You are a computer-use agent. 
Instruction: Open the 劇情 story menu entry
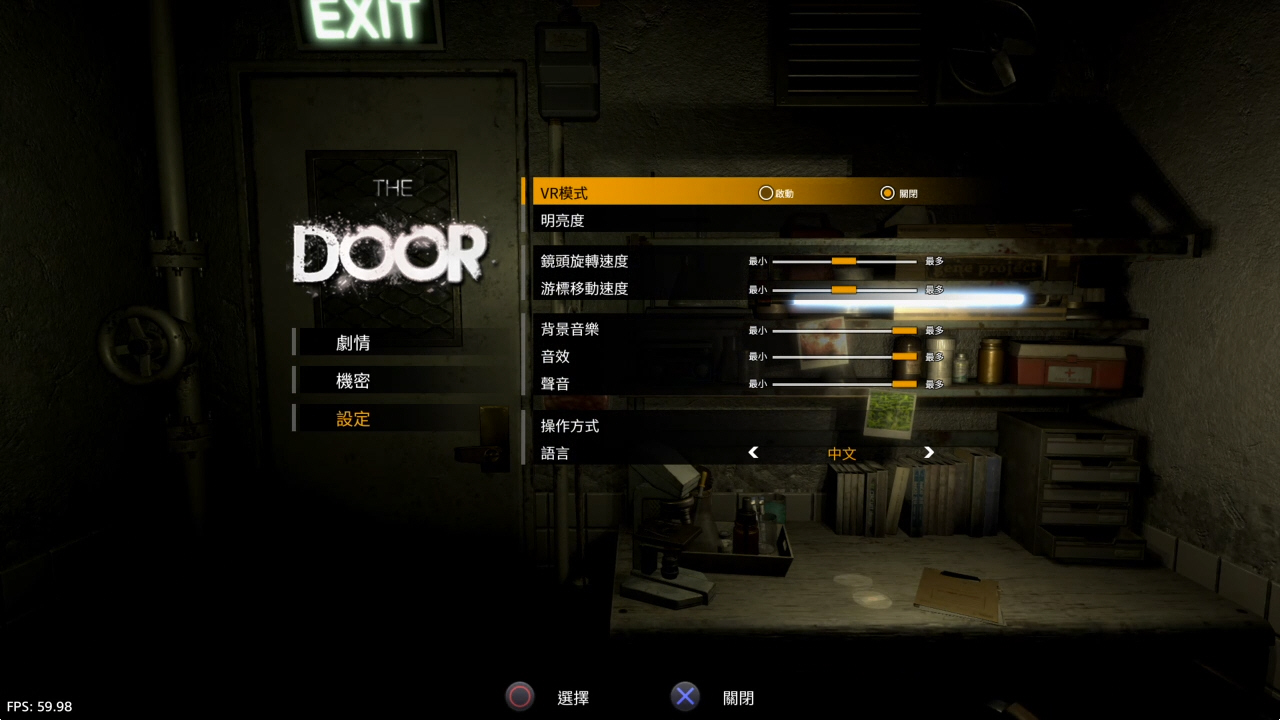(354, 343)
